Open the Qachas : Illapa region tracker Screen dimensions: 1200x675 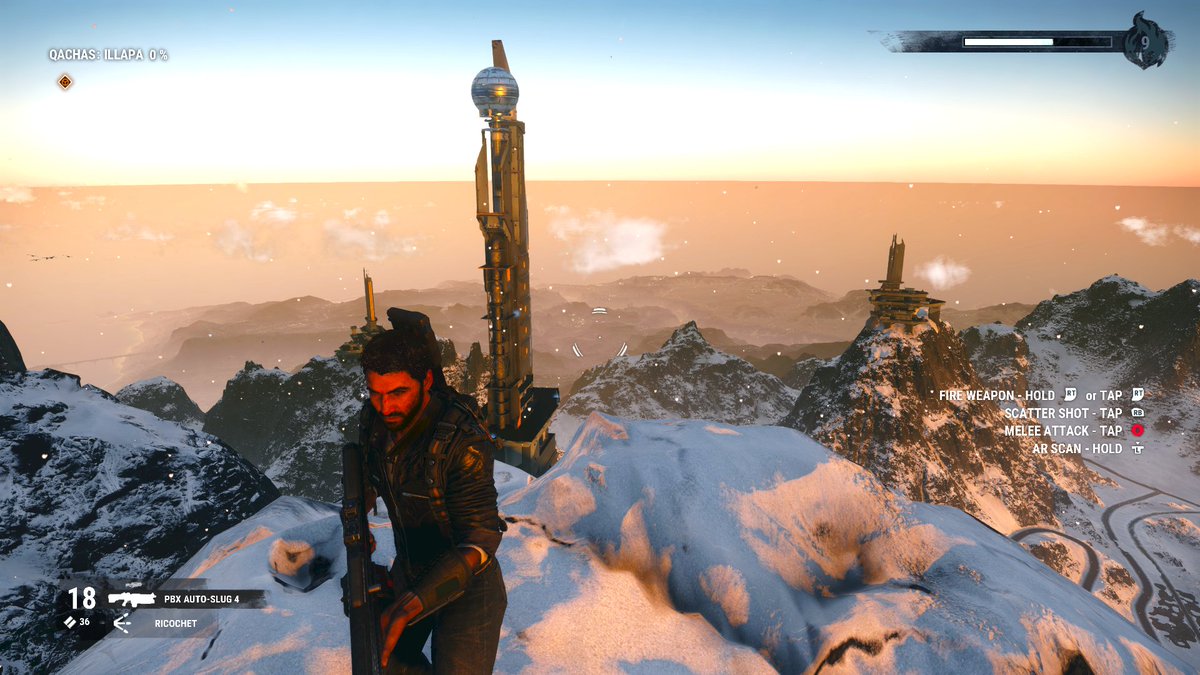pos(108,55)
